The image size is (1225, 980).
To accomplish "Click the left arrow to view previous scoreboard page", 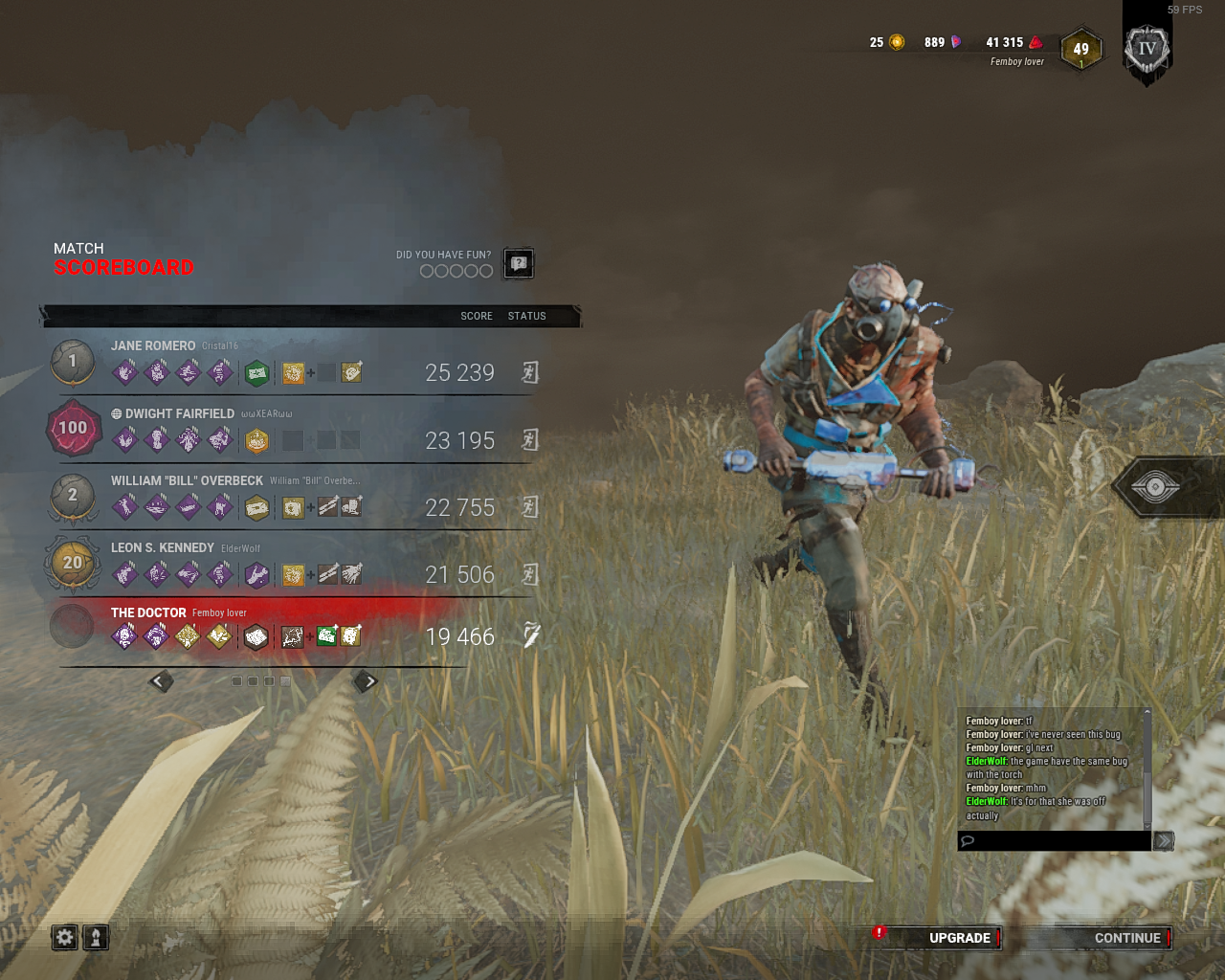I will 161,680.
